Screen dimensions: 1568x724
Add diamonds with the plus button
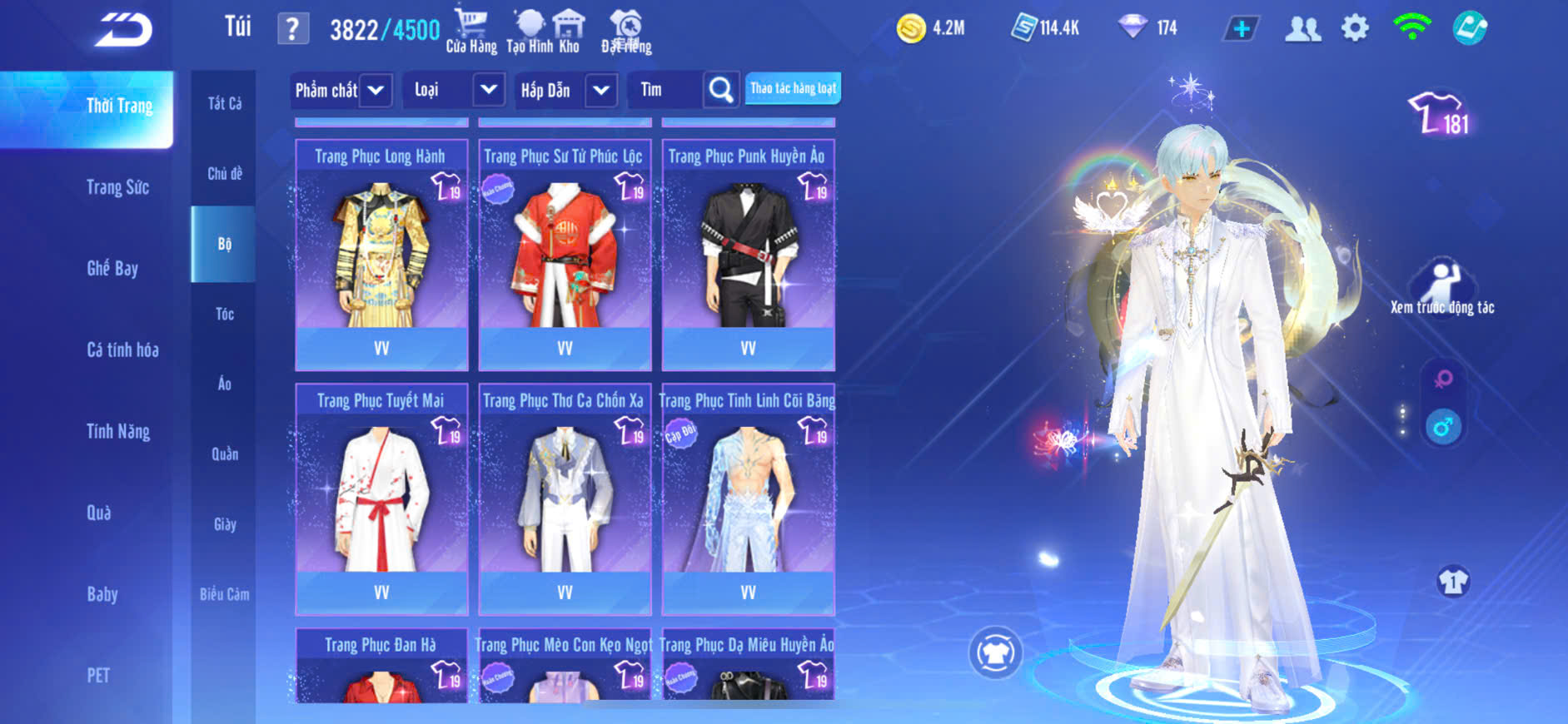pyautogui.click(x=1241, y=29)
